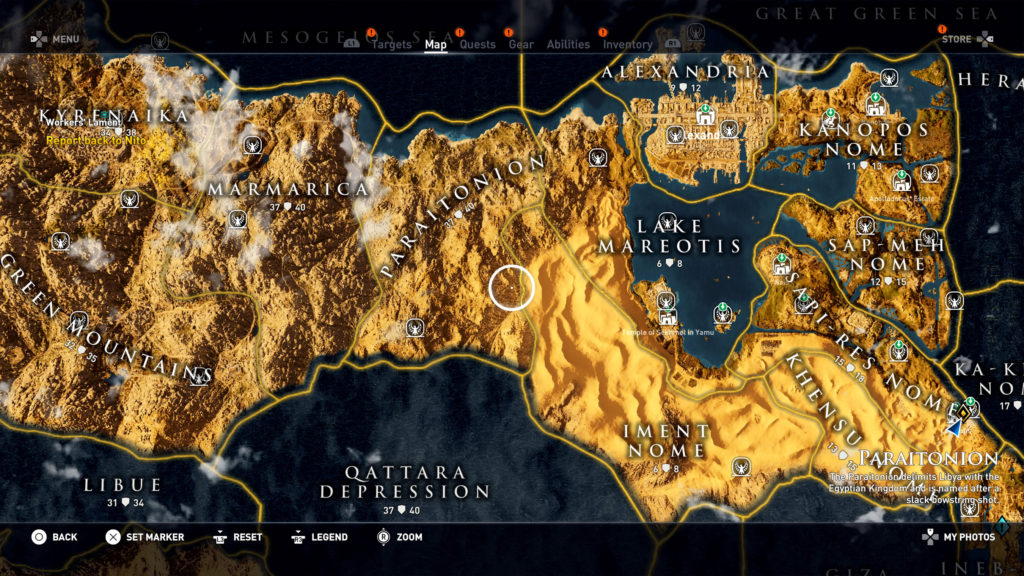Open My Photos

tap(958, 537)
